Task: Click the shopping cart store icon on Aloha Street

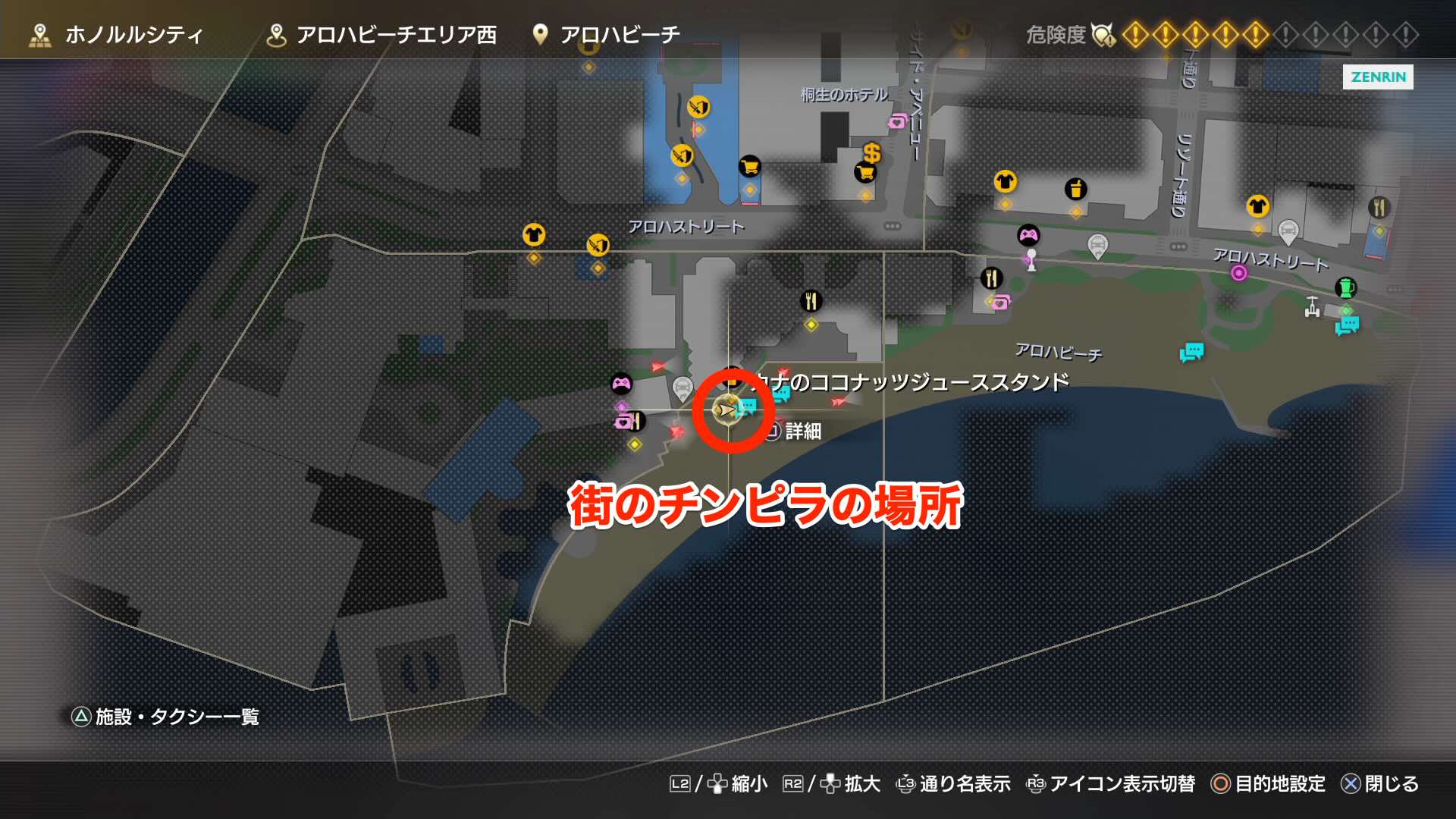Action: [749, 167]
